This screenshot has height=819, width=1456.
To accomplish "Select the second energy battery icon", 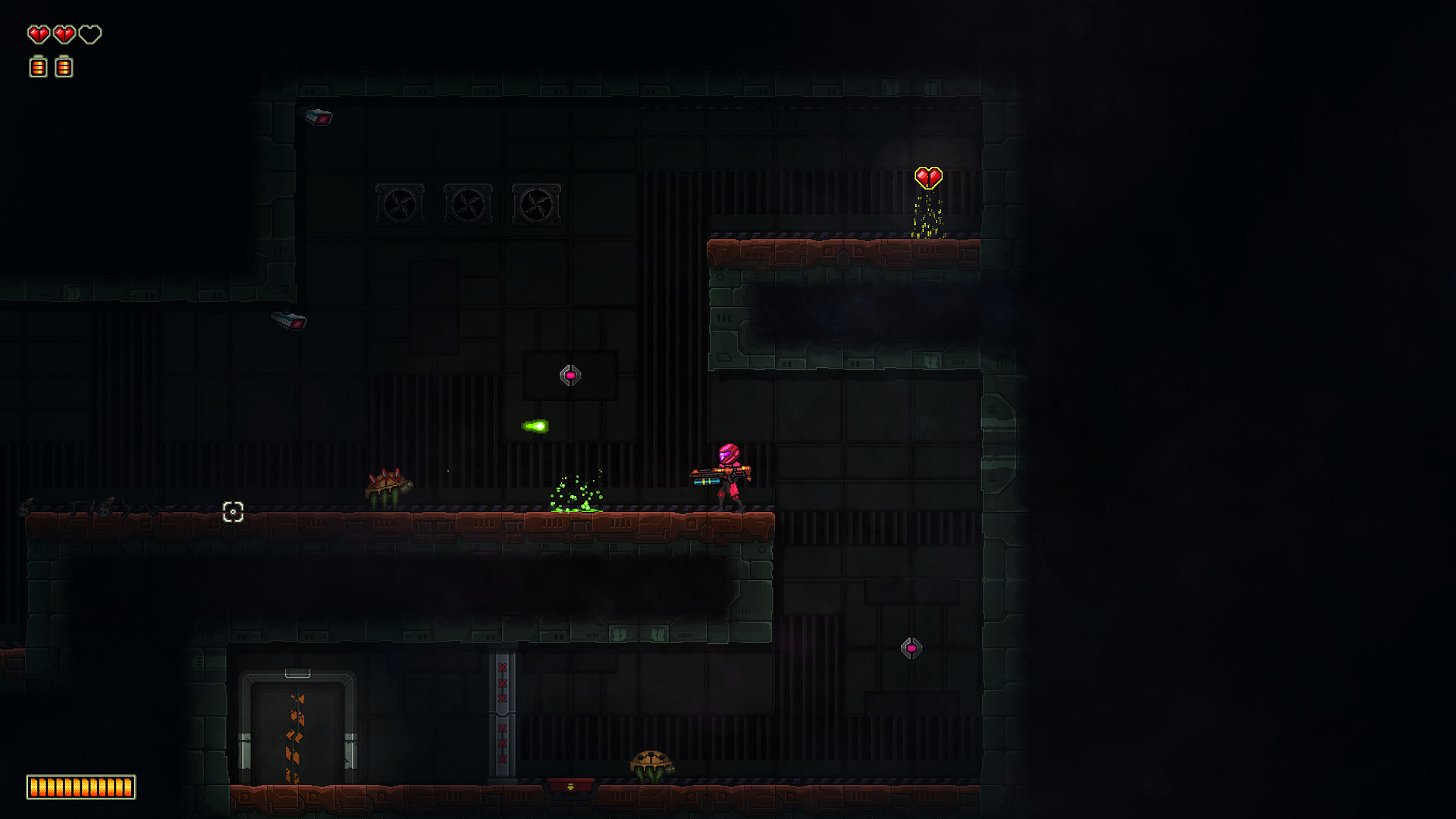I will (64, 67).
